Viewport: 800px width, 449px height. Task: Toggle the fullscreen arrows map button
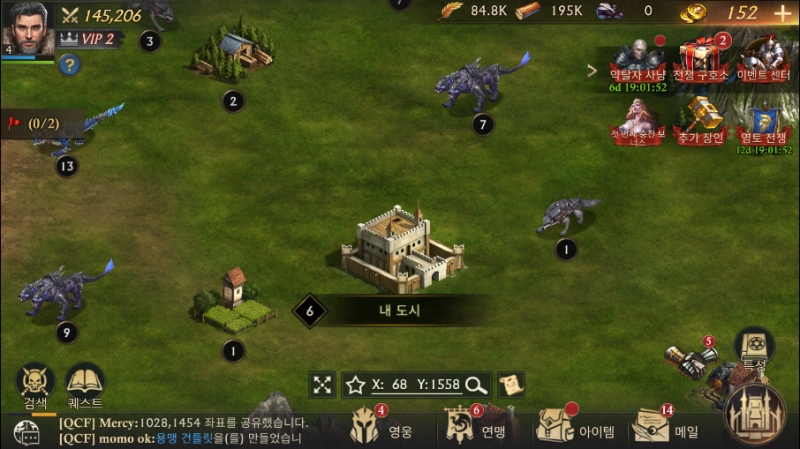(x=322, y=384)
